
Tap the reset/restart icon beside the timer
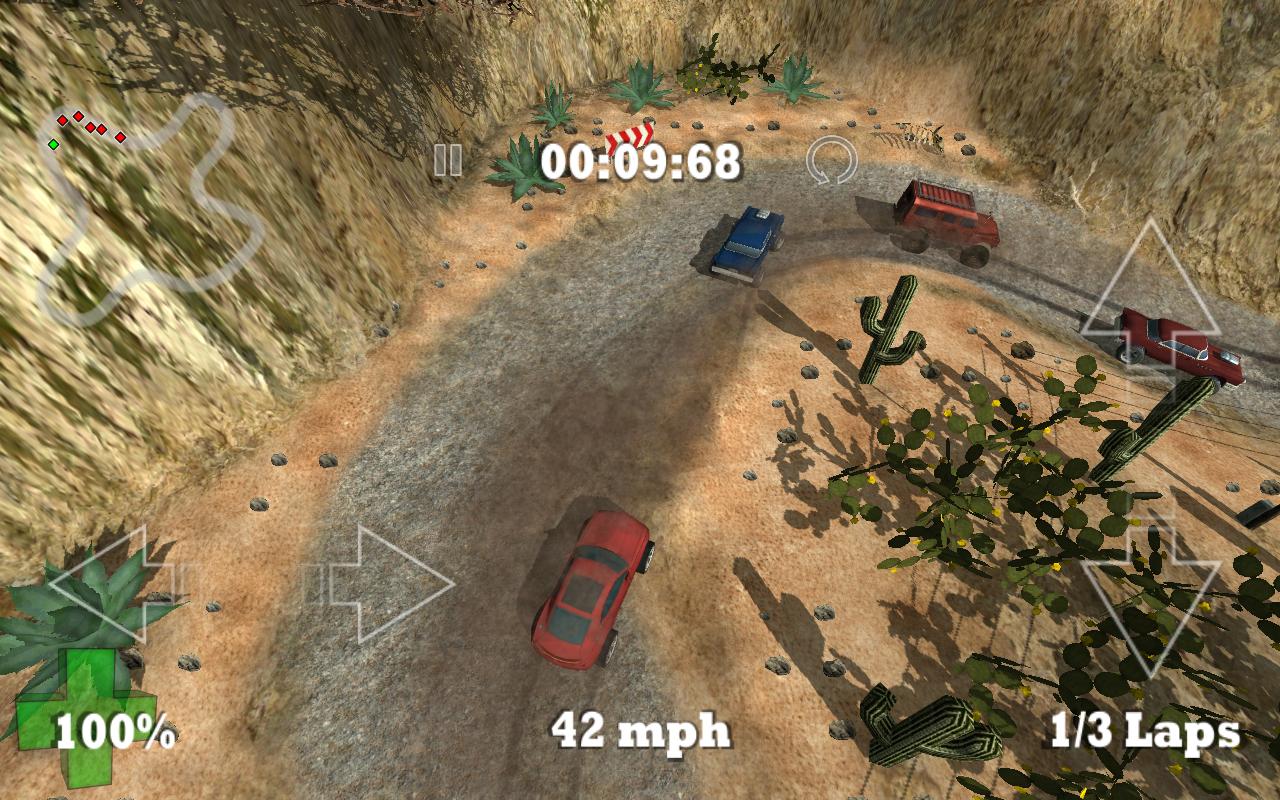(x=833, y=162)
